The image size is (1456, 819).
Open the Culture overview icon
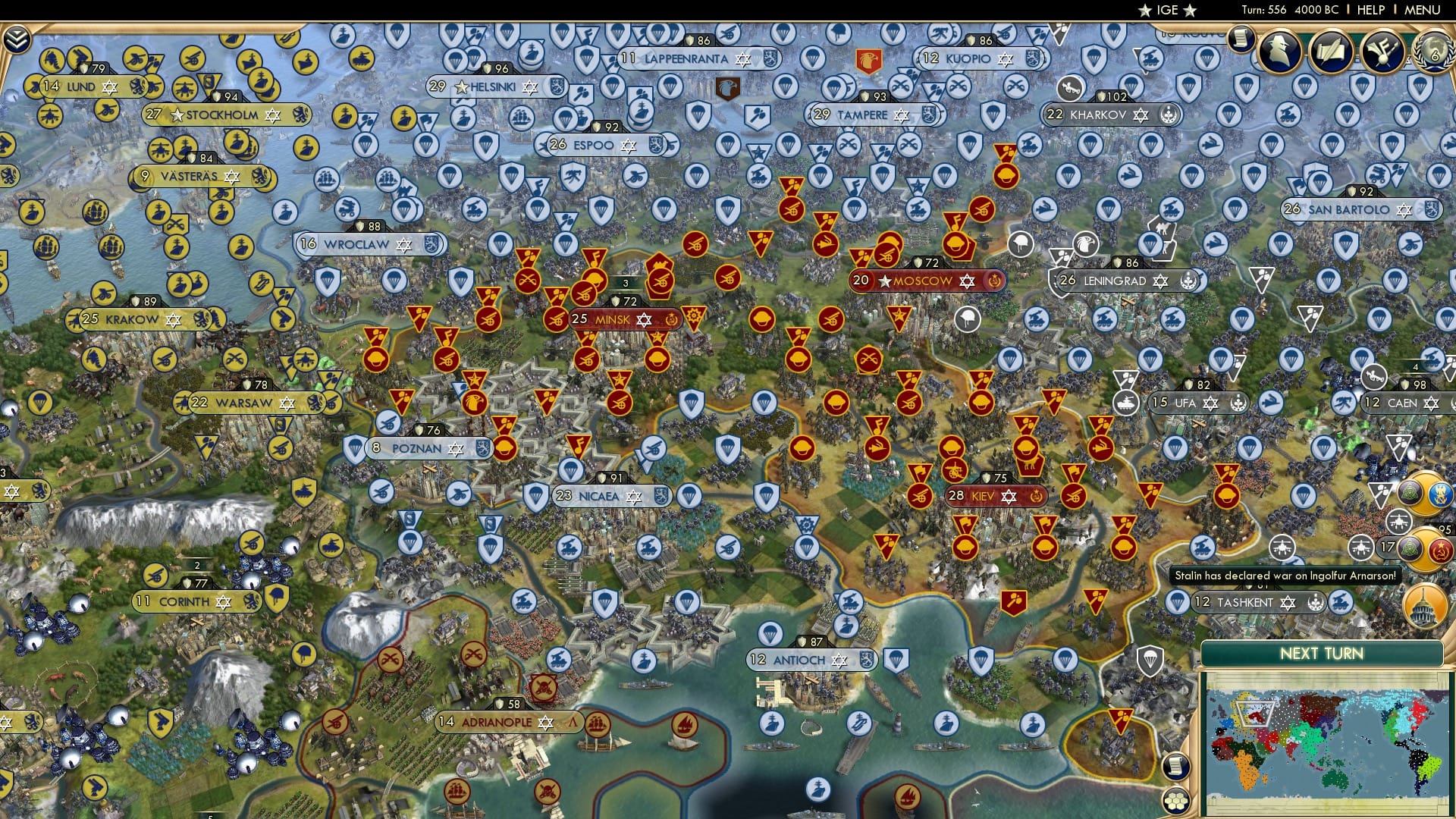click(1382, 50)
